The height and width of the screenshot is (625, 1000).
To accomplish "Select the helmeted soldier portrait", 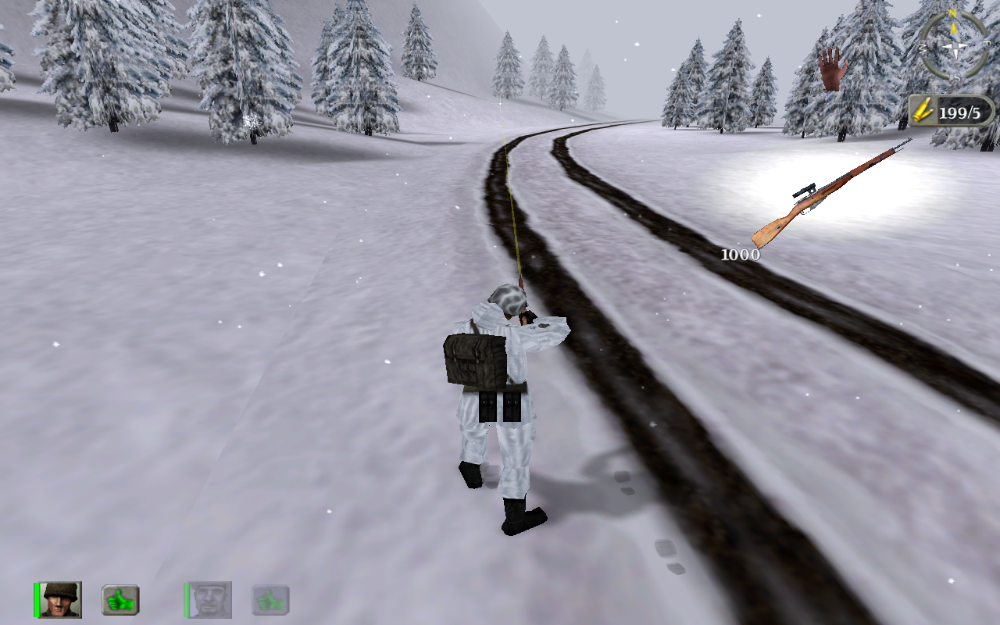I will coord(62,599).
